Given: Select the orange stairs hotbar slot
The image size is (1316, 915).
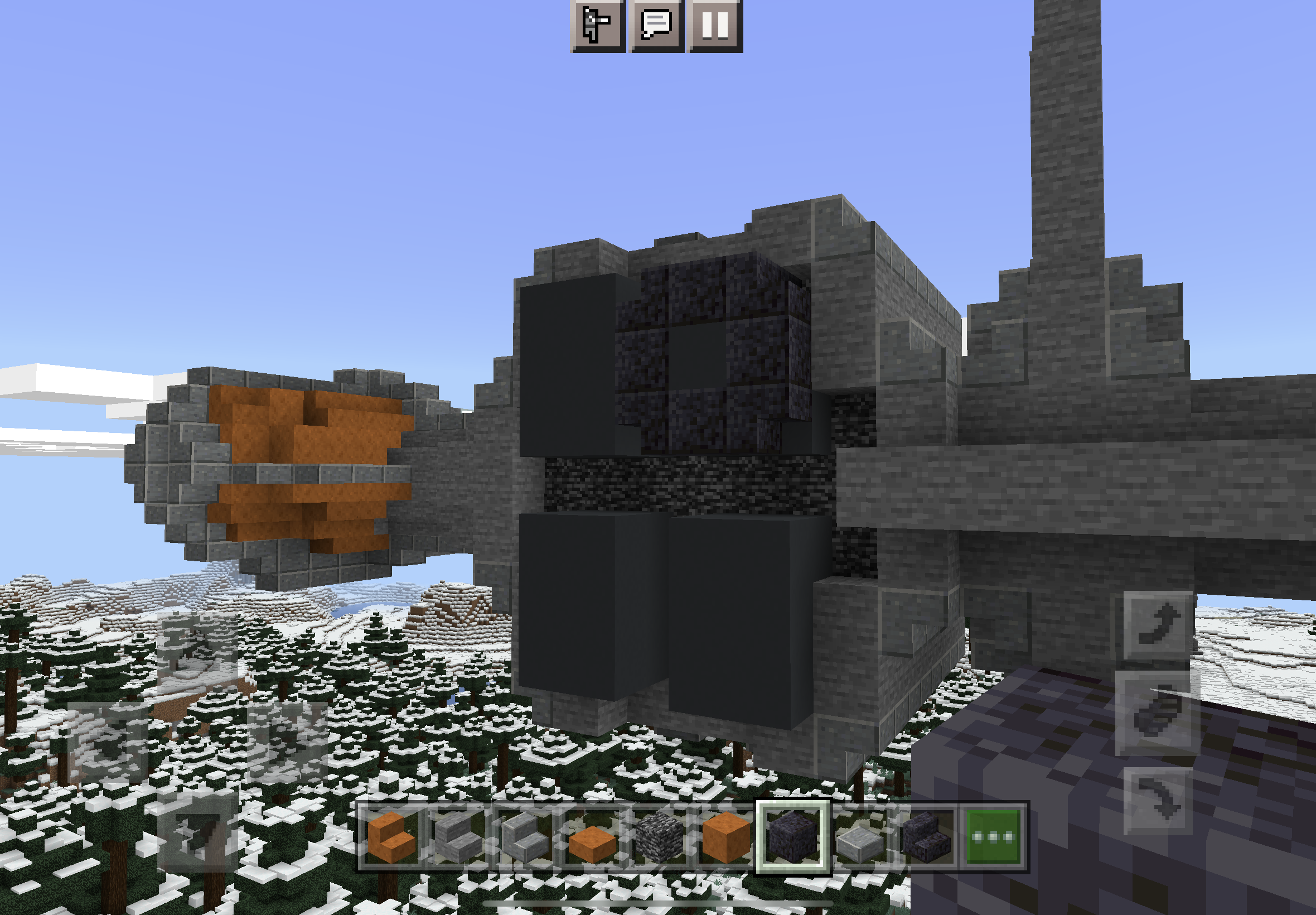Looking at the screenshot, I should coord(391,837).
